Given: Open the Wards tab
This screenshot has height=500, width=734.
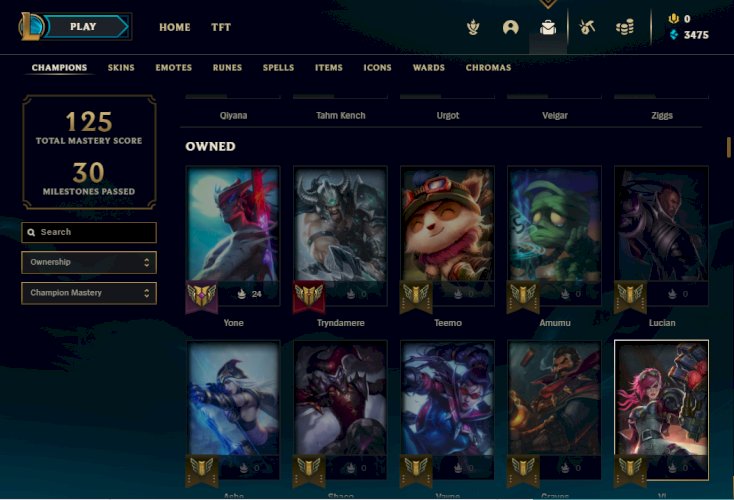Looking at the screenshot, I should pyautogui.click(x=429, y=68).
